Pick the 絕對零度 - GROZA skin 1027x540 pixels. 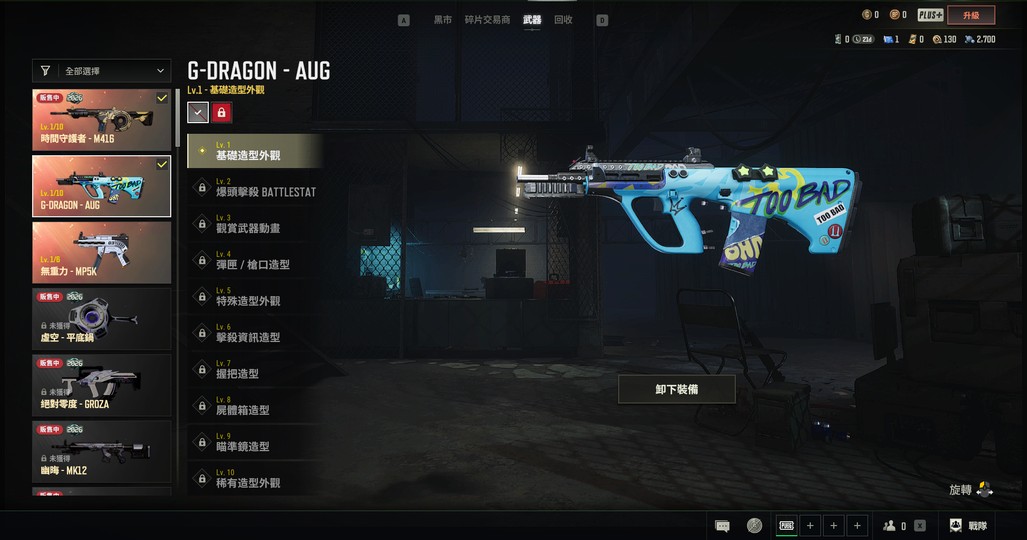(102, 384)
